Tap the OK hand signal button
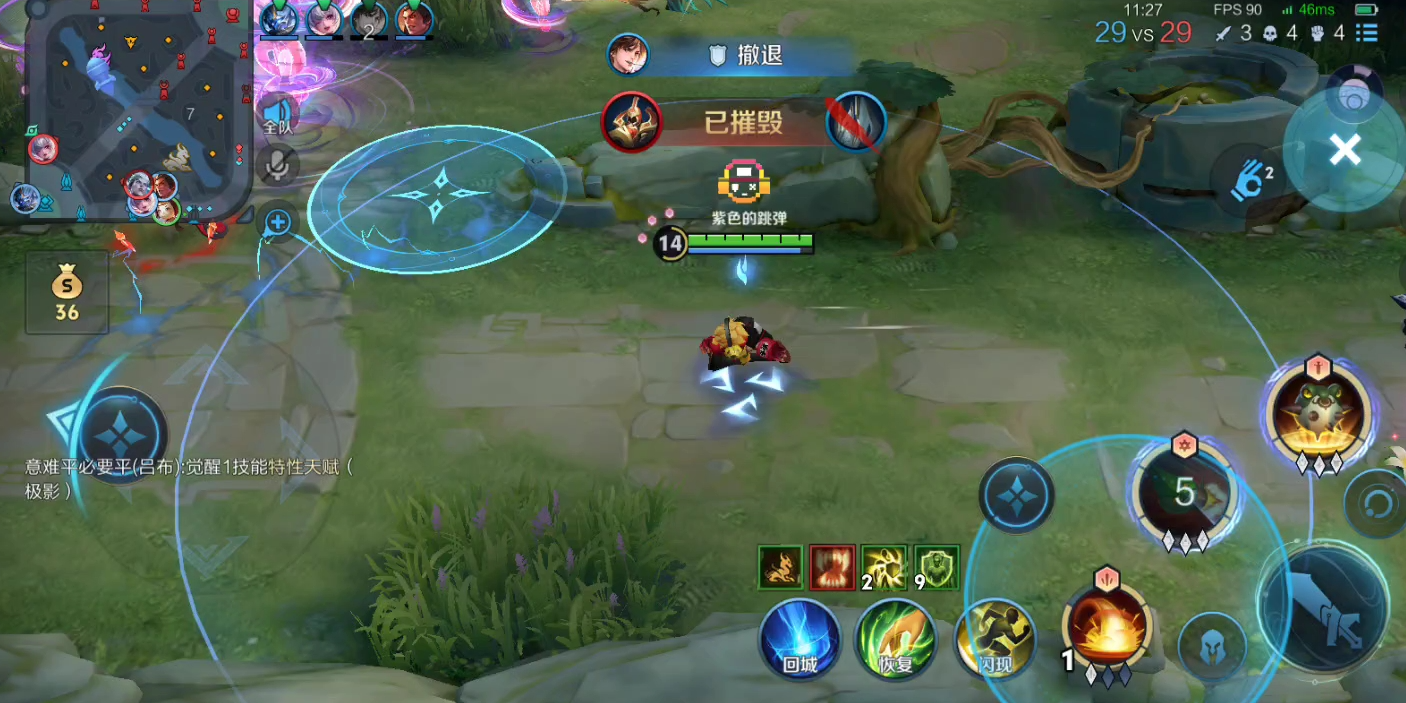This screenshot has height=703, width=1406. click(x=1253, y=180)
